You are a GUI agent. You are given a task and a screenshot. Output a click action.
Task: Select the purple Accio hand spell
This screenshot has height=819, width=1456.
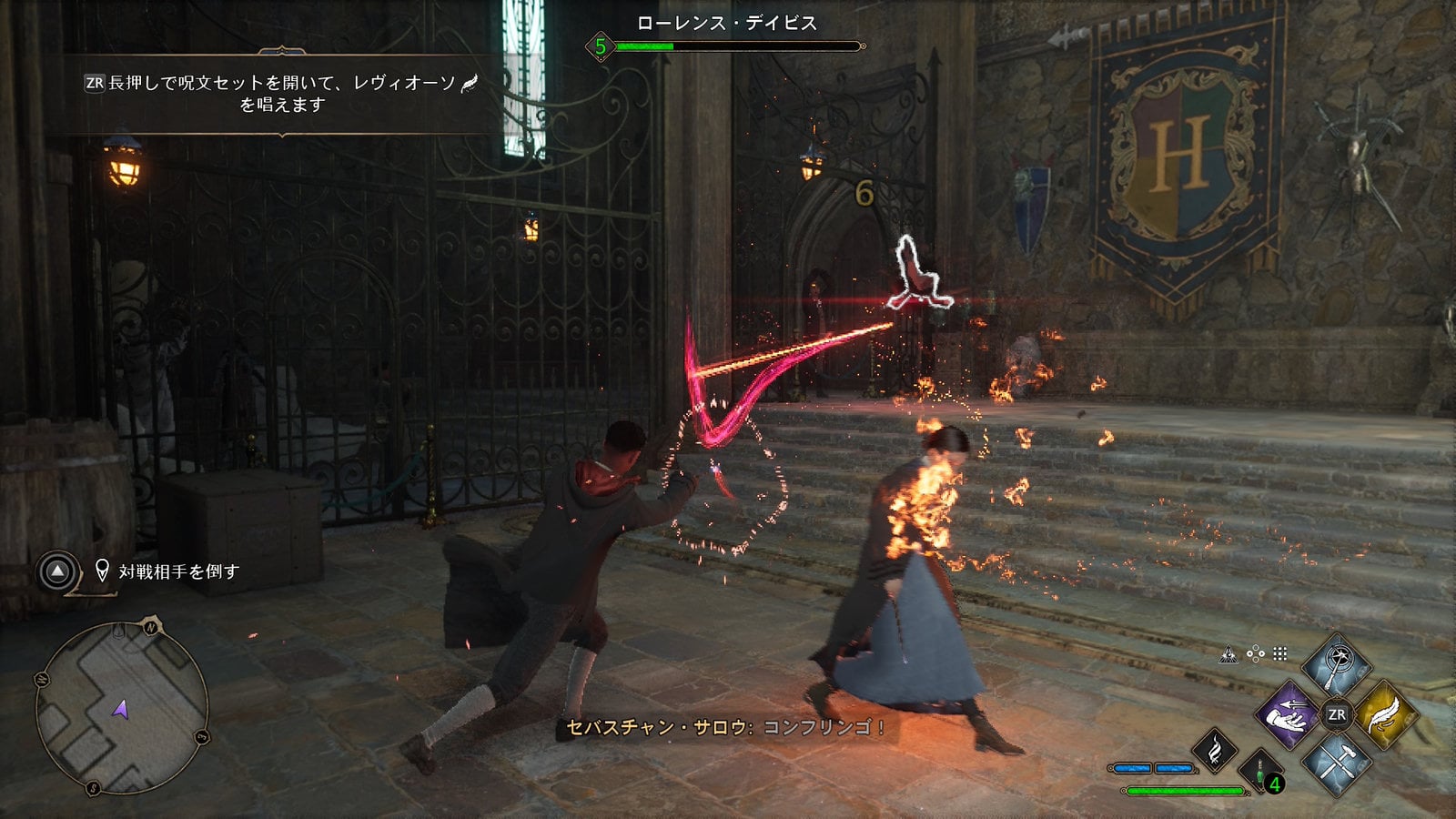[x=1287, y=715]
